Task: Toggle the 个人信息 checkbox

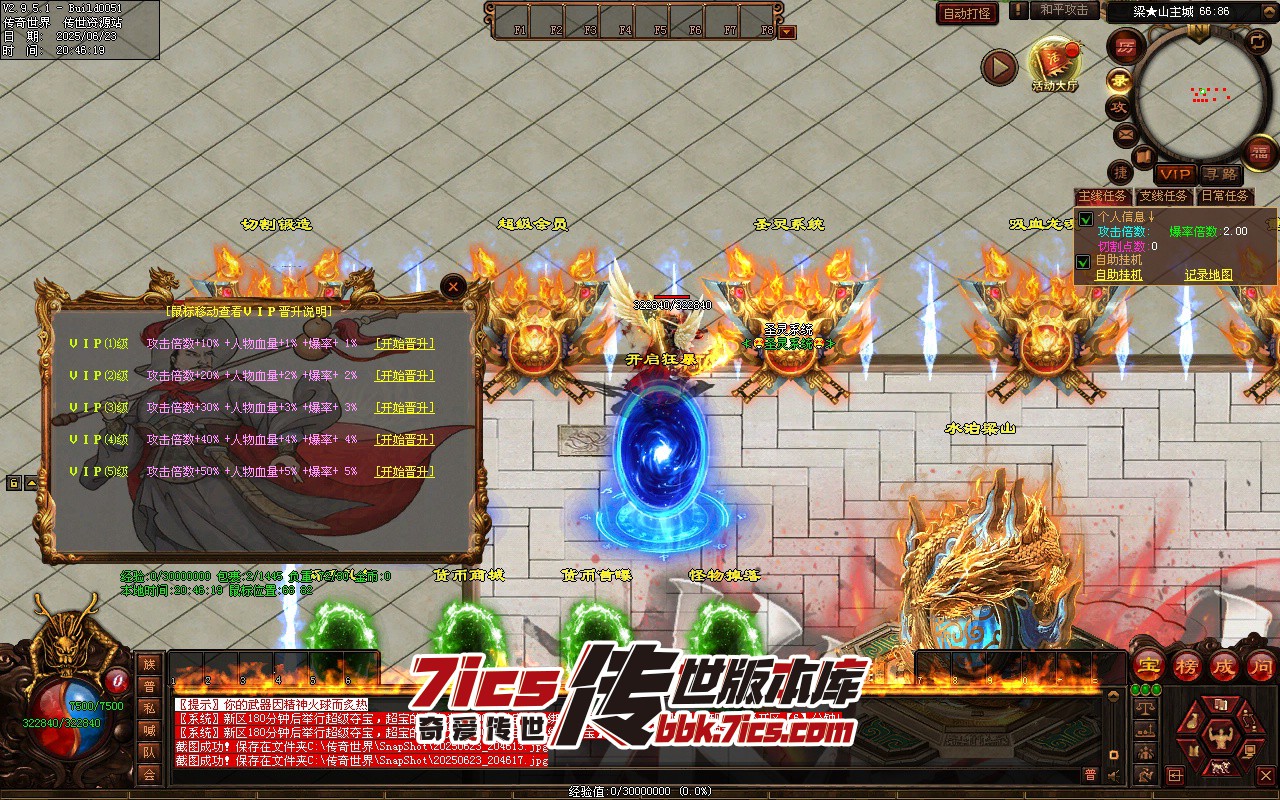Action: click(x=1084, y=219)
